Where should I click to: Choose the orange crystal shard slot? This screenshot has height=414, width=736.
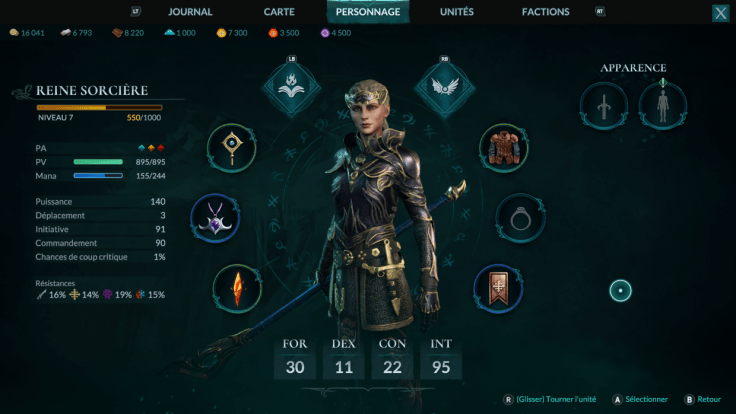[x=238, y=289]
